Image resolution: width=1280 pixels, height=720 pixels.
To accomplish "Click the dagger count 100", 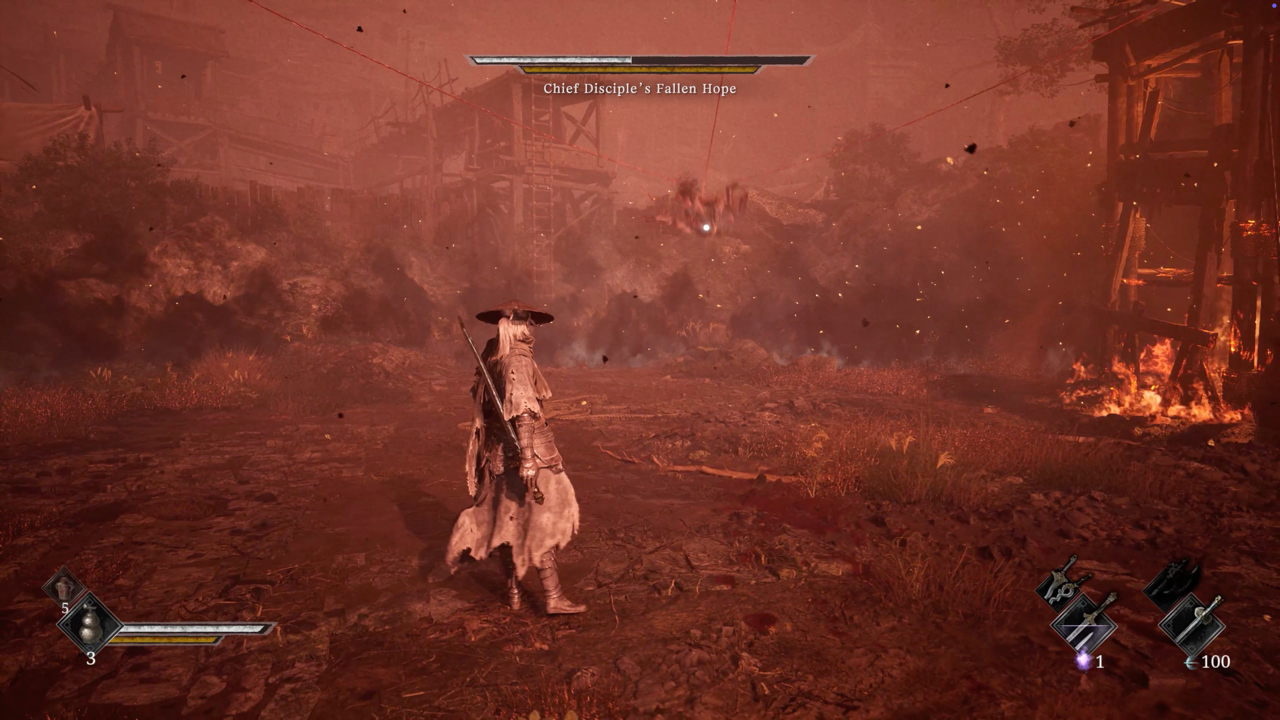I will (x=1215, y=661).
